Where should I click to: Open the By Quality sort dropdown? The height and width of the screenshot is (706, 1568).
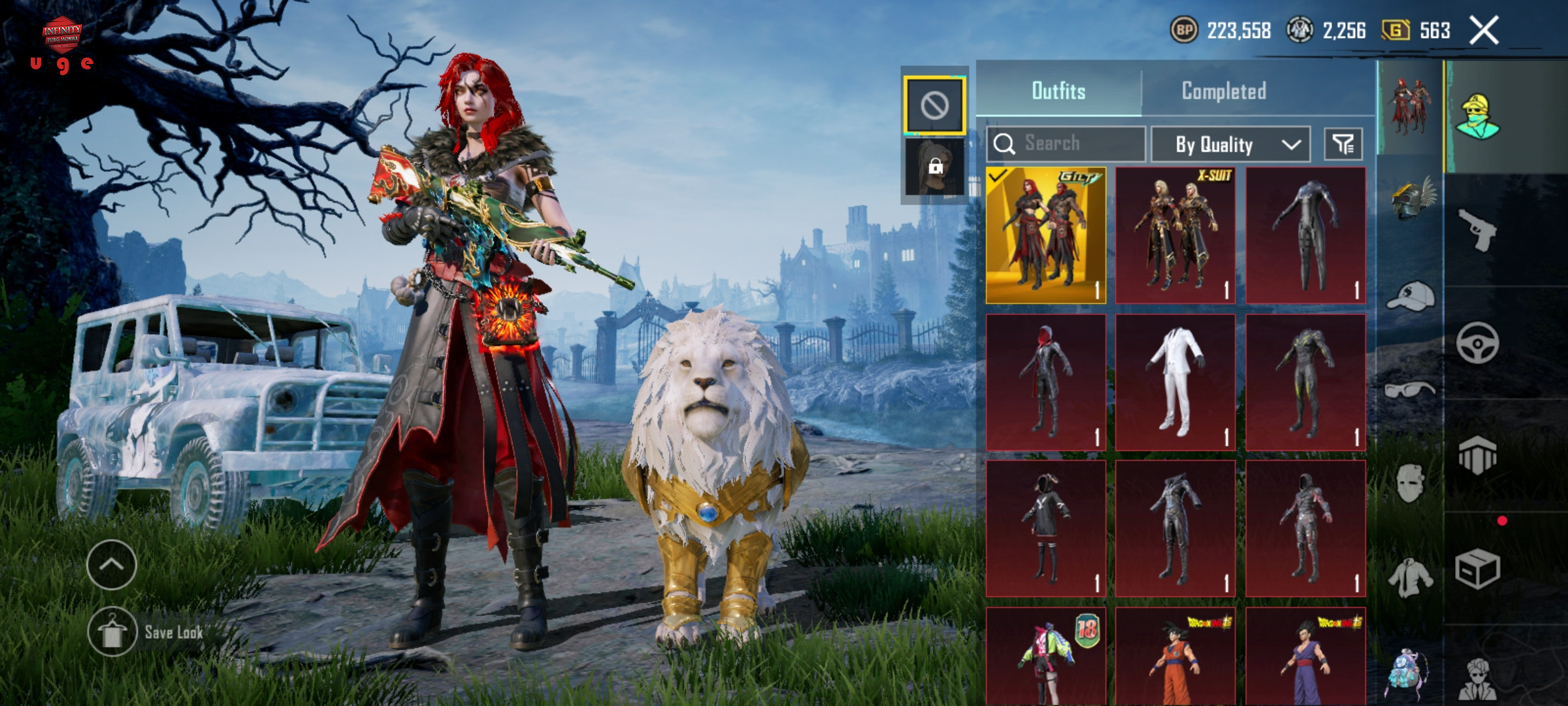1230,144
